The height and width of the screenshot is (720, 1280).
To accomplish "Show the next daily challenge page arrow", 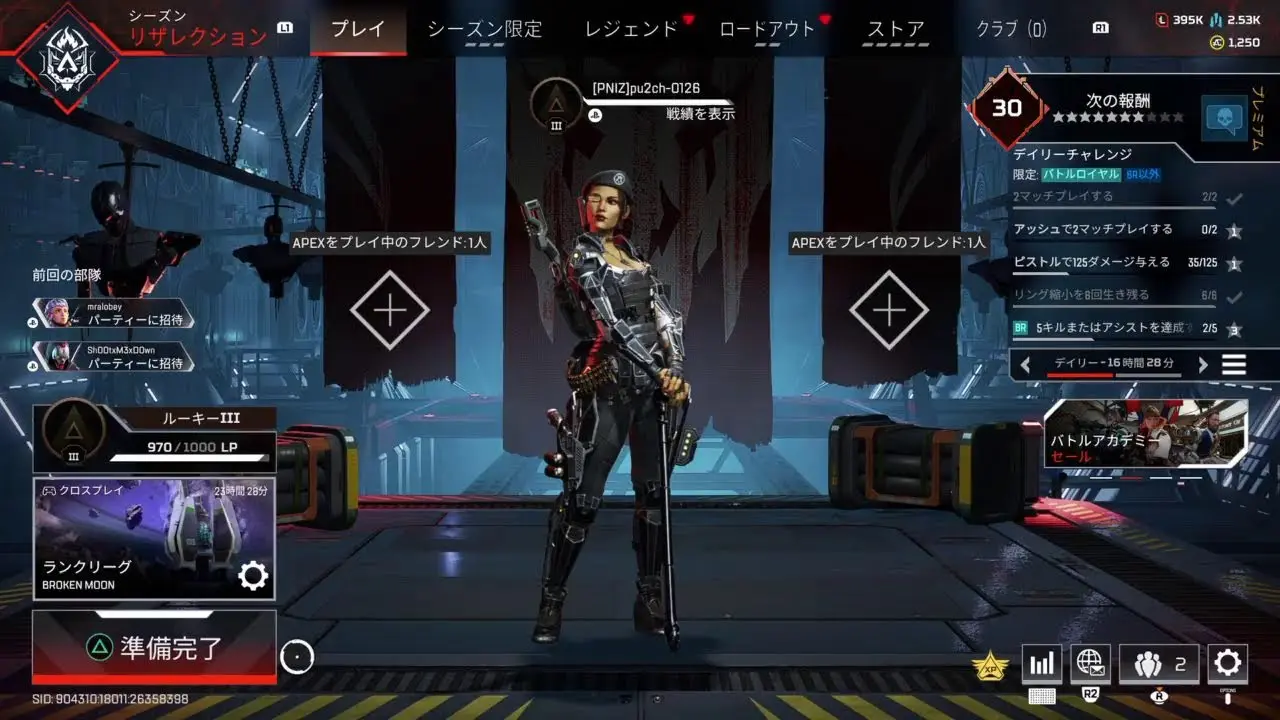I will (x=1203, y=365).
